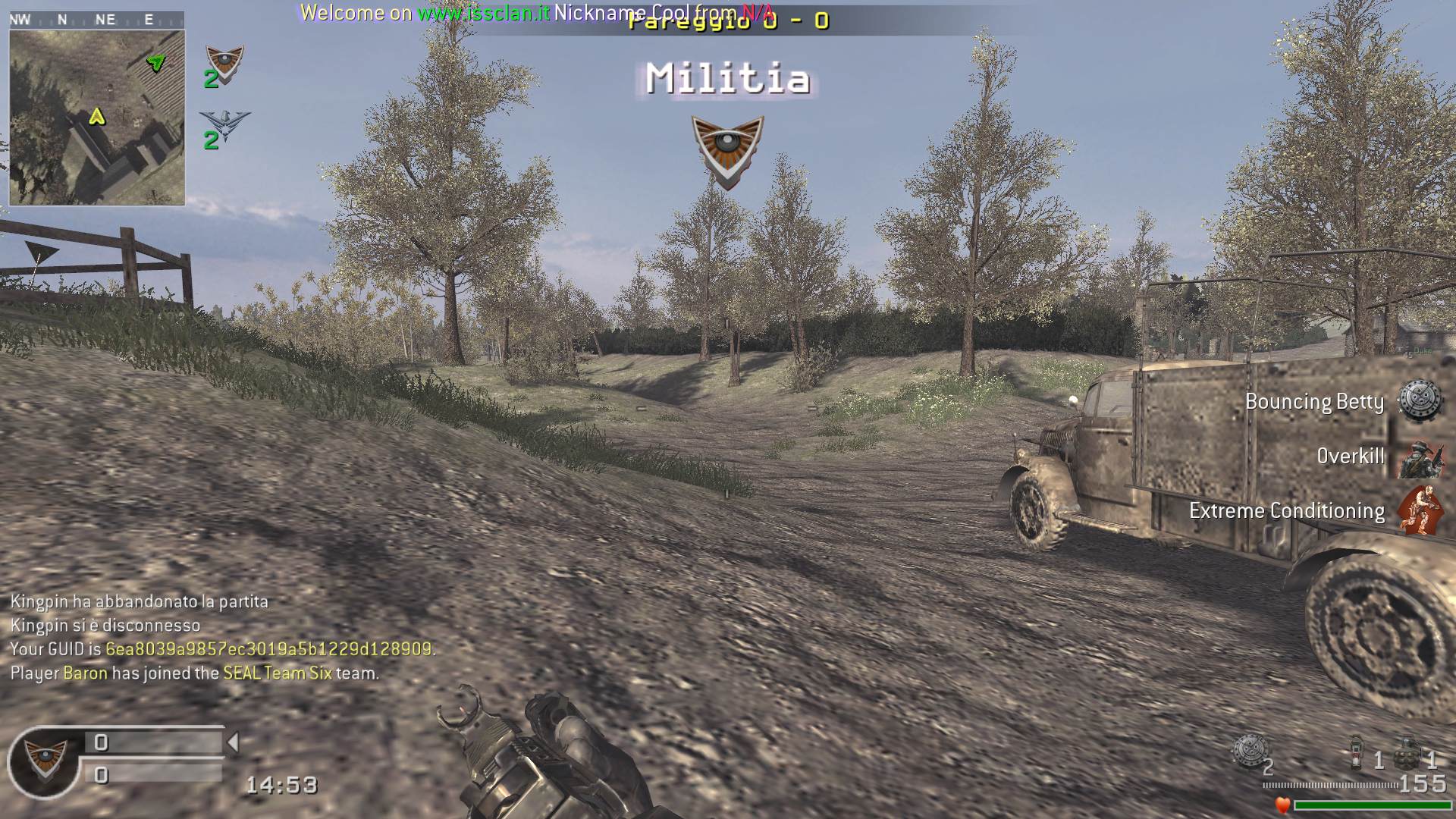
Task: Click the frag grenade icon above ammo count
Action: pos(1407,753)
